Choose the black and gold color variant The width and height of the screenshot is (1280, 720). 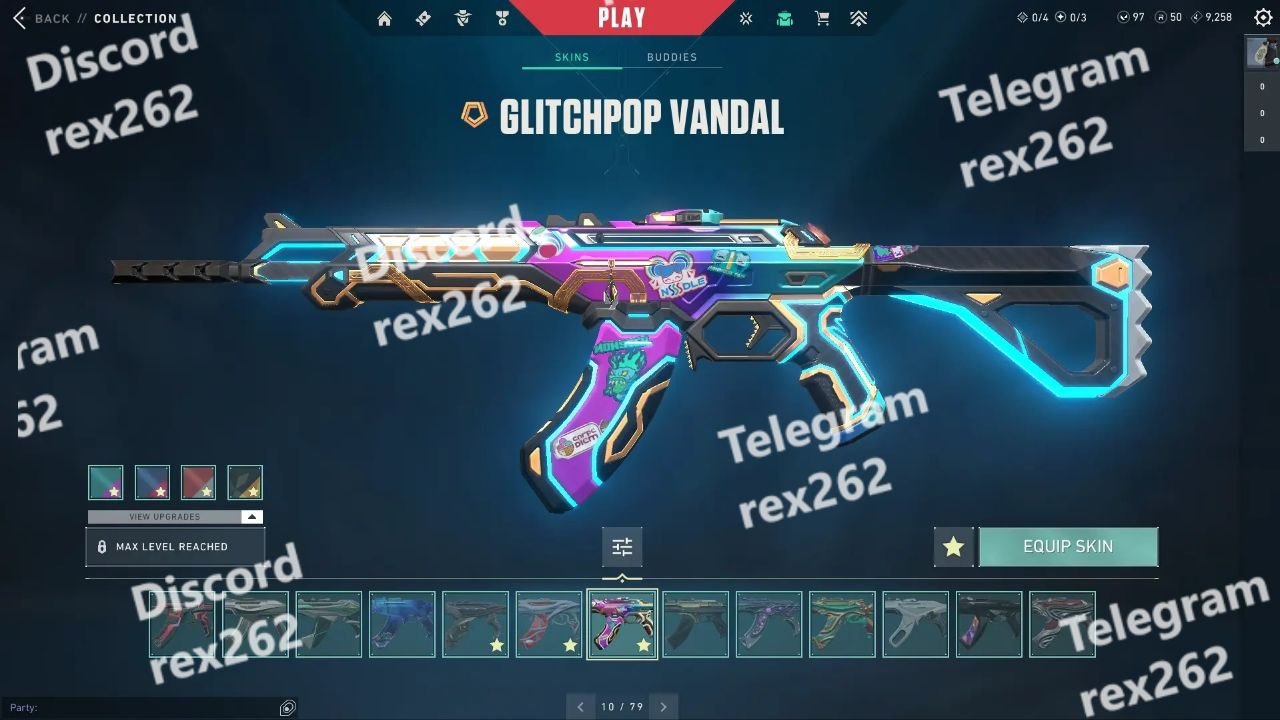pos(245,482)
